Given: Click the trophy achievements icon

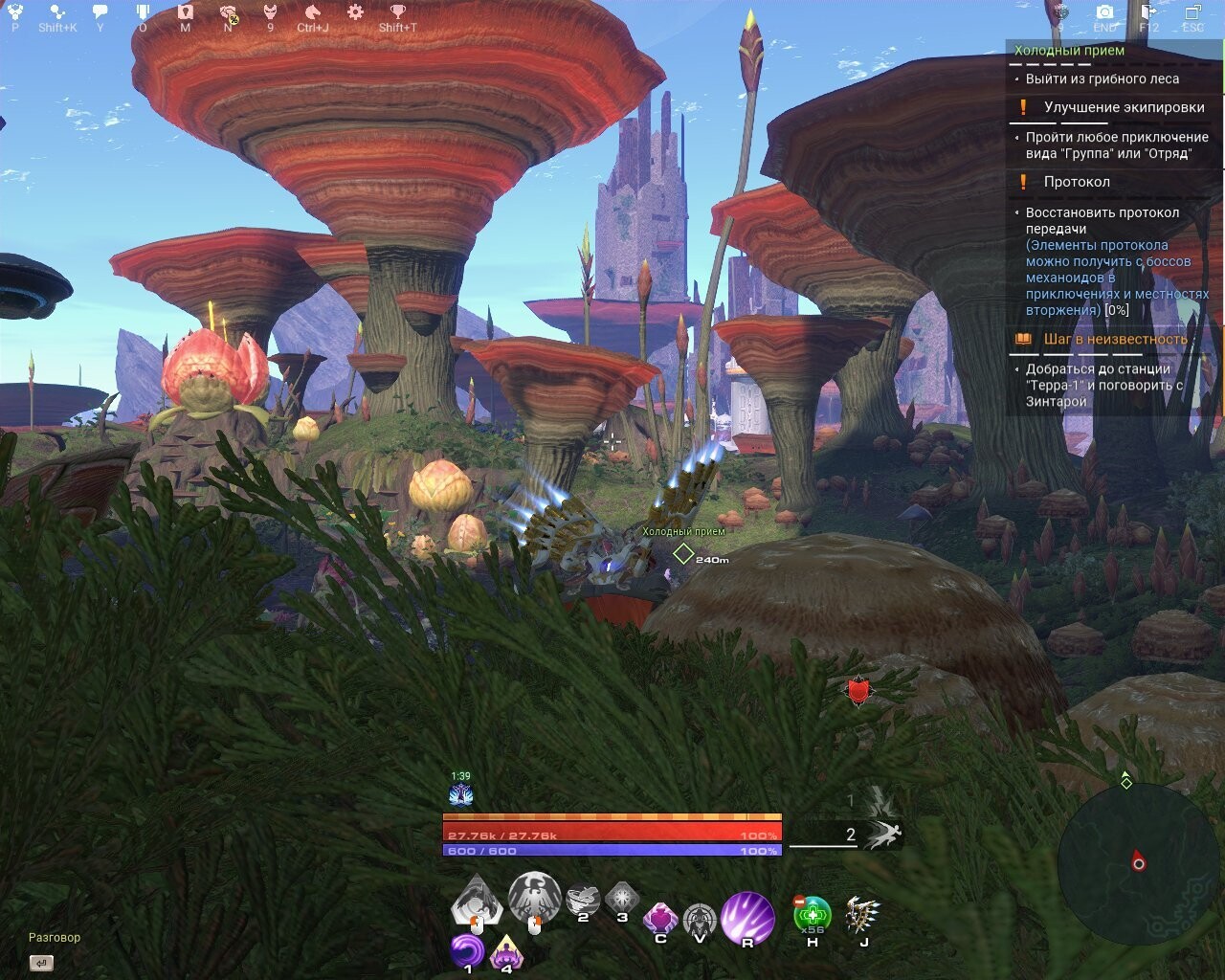Looking at the screenshot, I should tap(398, 12).
